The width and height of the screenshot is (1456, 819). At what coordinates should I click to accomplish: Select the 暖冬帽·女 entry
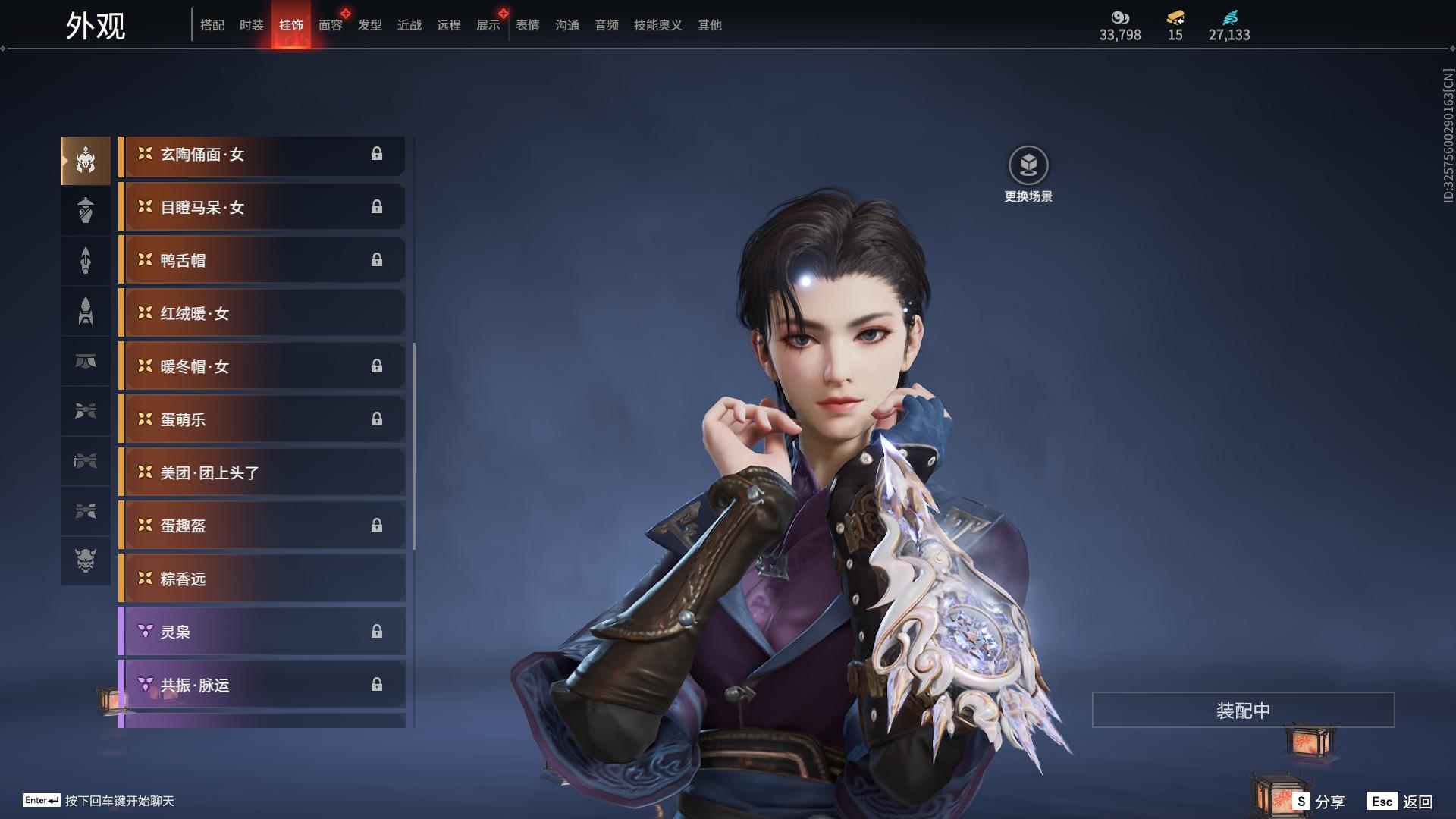[x=262, y=366]
